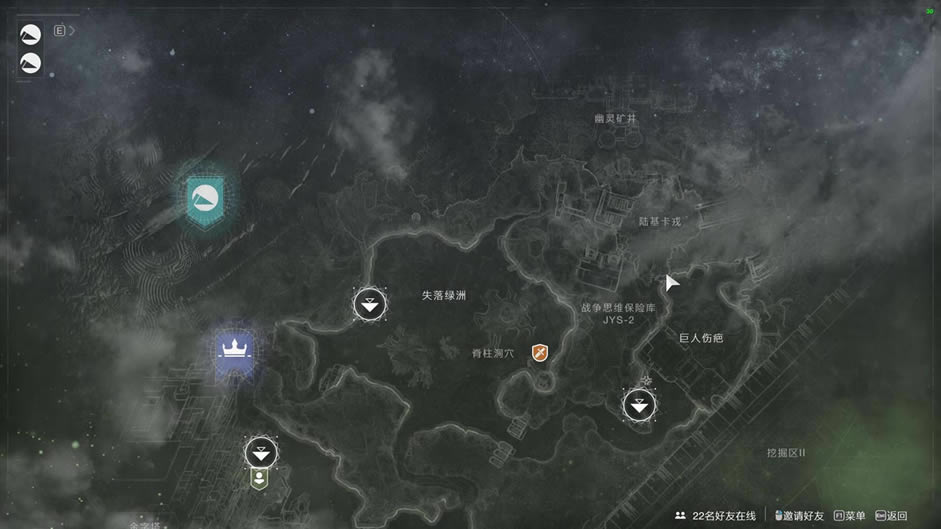The image size is (941, 529).
Task: Click the green vendor marker
Action: 260,478
